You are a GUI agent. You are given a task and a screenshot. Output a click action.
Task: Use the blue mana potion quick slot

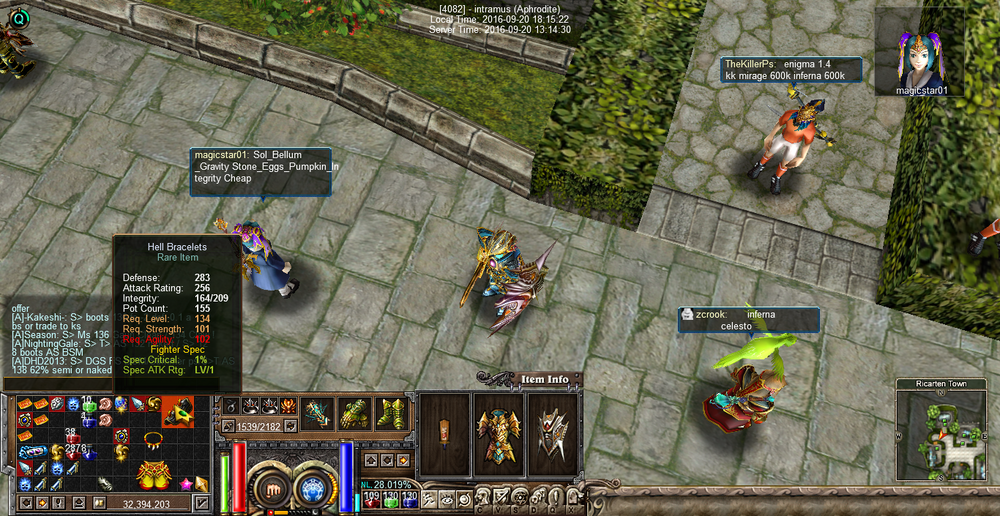click(x=409, y=496)
